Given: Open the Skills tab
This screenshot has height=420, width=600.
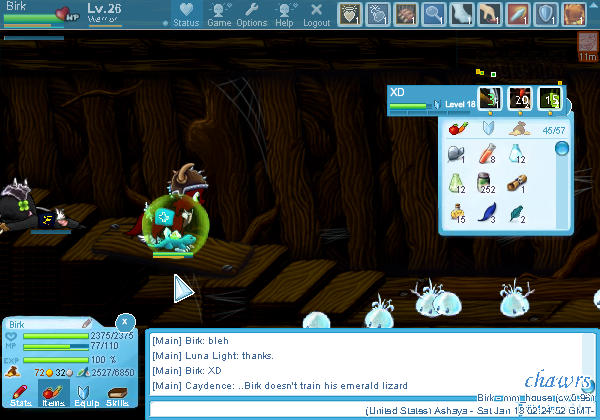Looking at the screenshot, I should pyautogui.click(x=118, y=395).
